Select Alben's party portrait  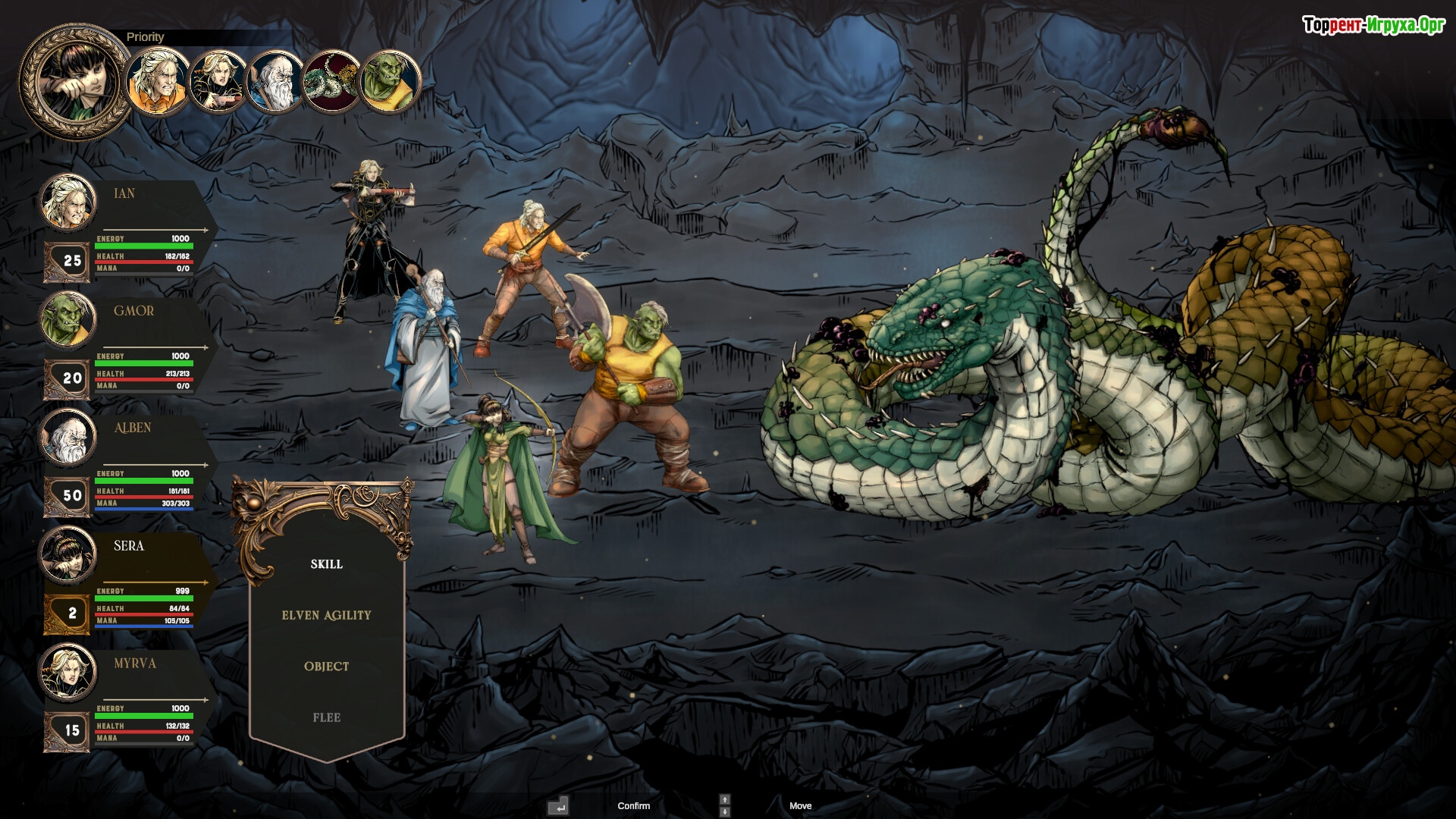[x=68, y=437]
